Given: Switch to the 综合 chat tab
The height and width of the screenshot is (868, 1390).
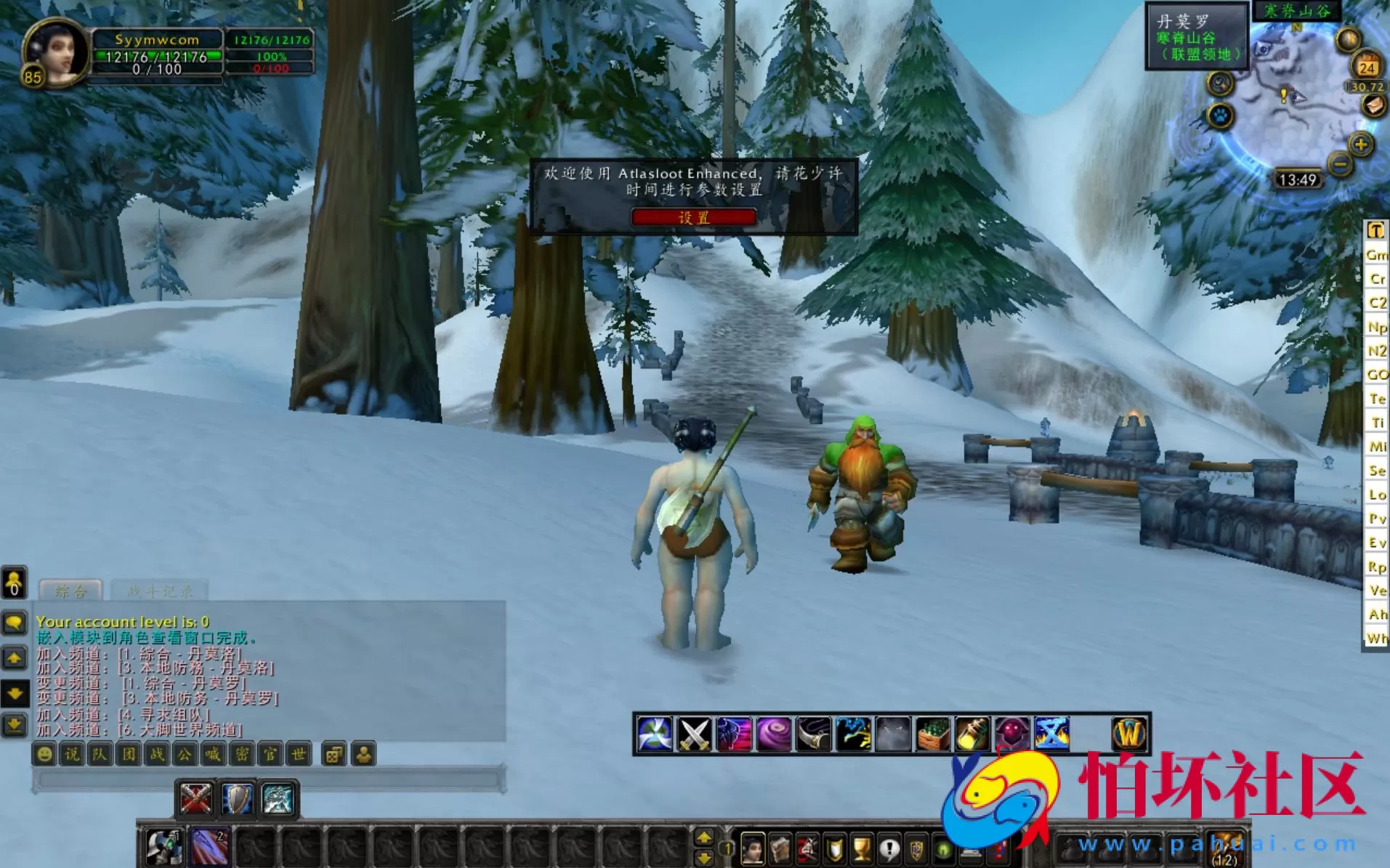Looking at the screenshot, I should [x=69, y=591].
